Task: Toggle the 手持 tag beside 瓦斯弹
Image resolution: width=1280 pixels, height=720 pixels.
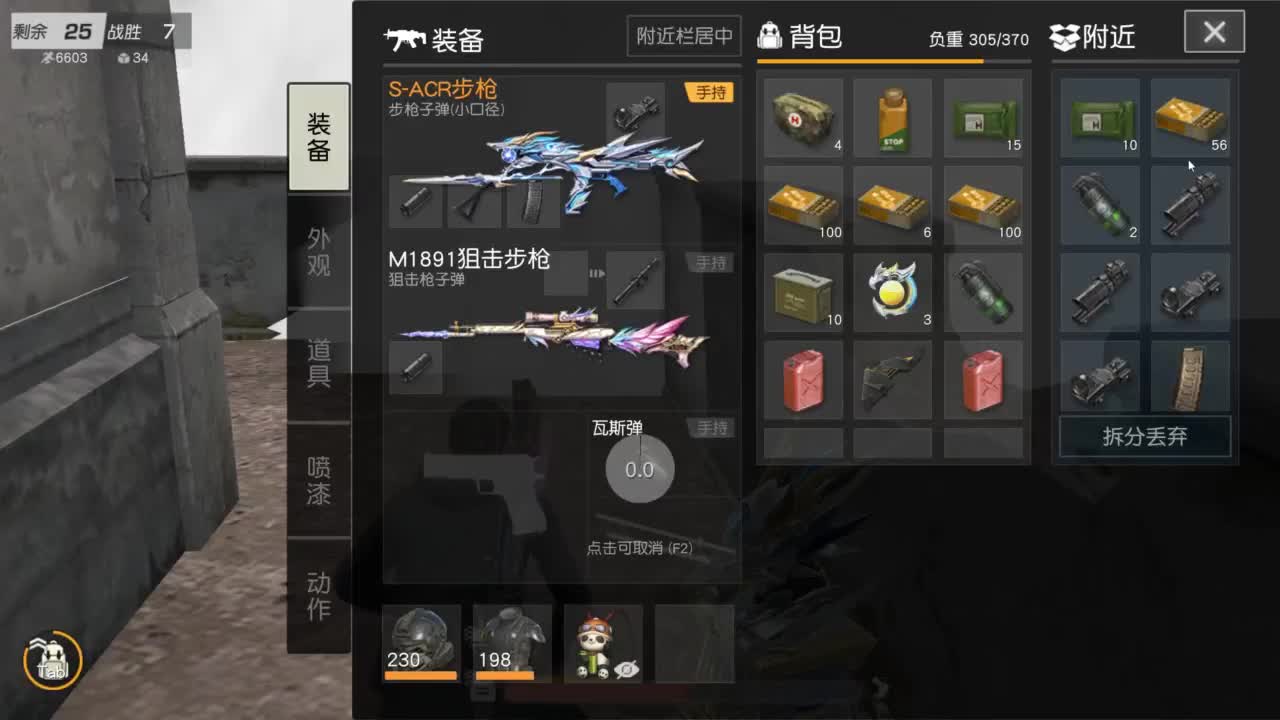Action: [712, 428]
